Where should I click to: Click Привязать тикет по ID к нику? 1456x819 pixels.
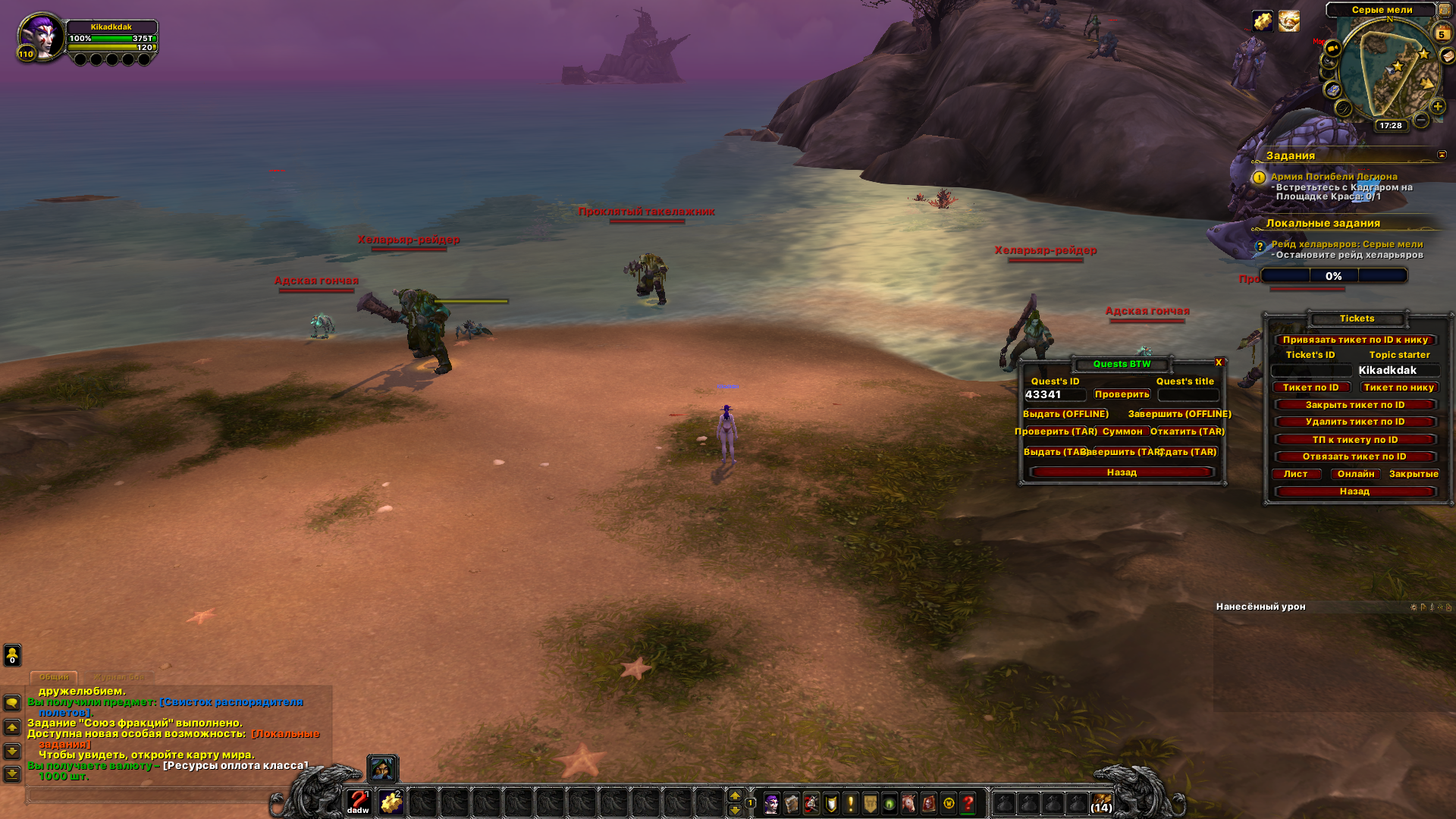1355,340
